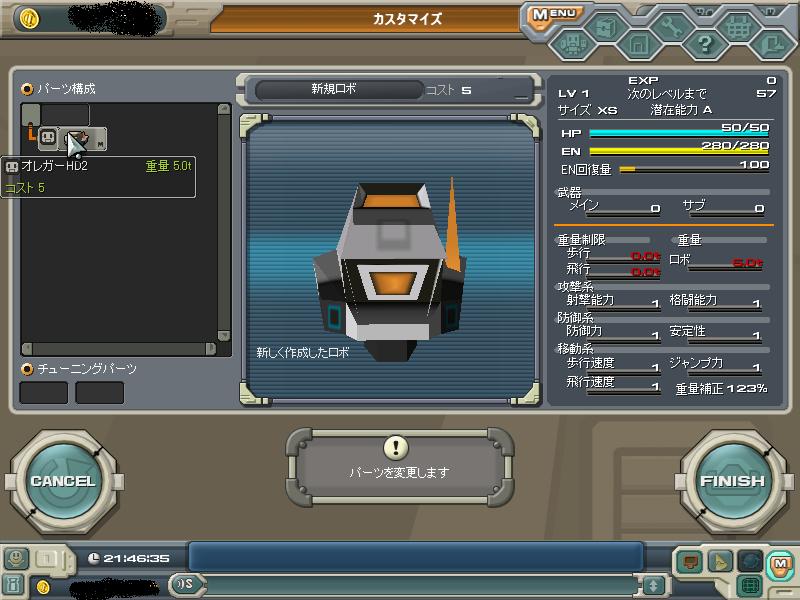
Task: Select the Olegar HD2 head part in tree
Action: [47, 138]
